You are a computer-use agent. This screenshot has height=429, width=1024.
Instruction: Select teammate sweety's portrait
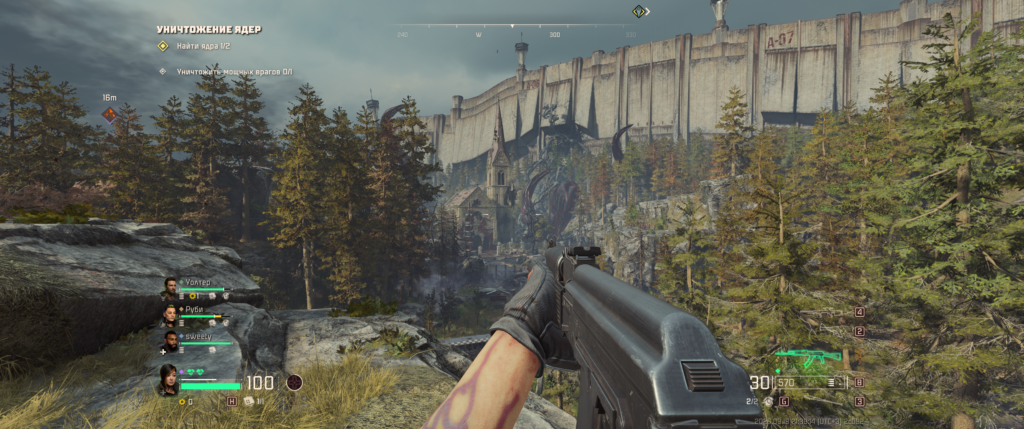coord(170,342)
